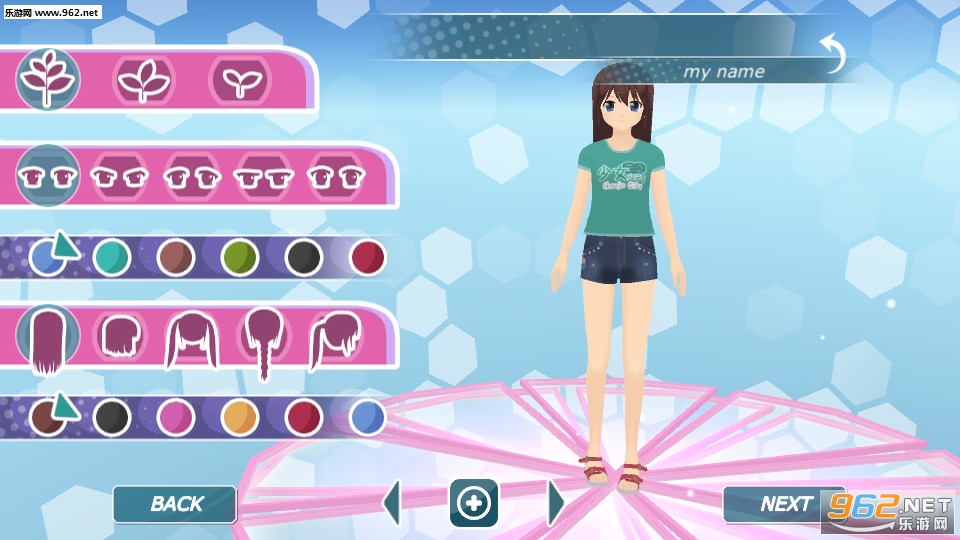Set hair color to black
Screen dimensions: 960x540
(x=111, y=416)
